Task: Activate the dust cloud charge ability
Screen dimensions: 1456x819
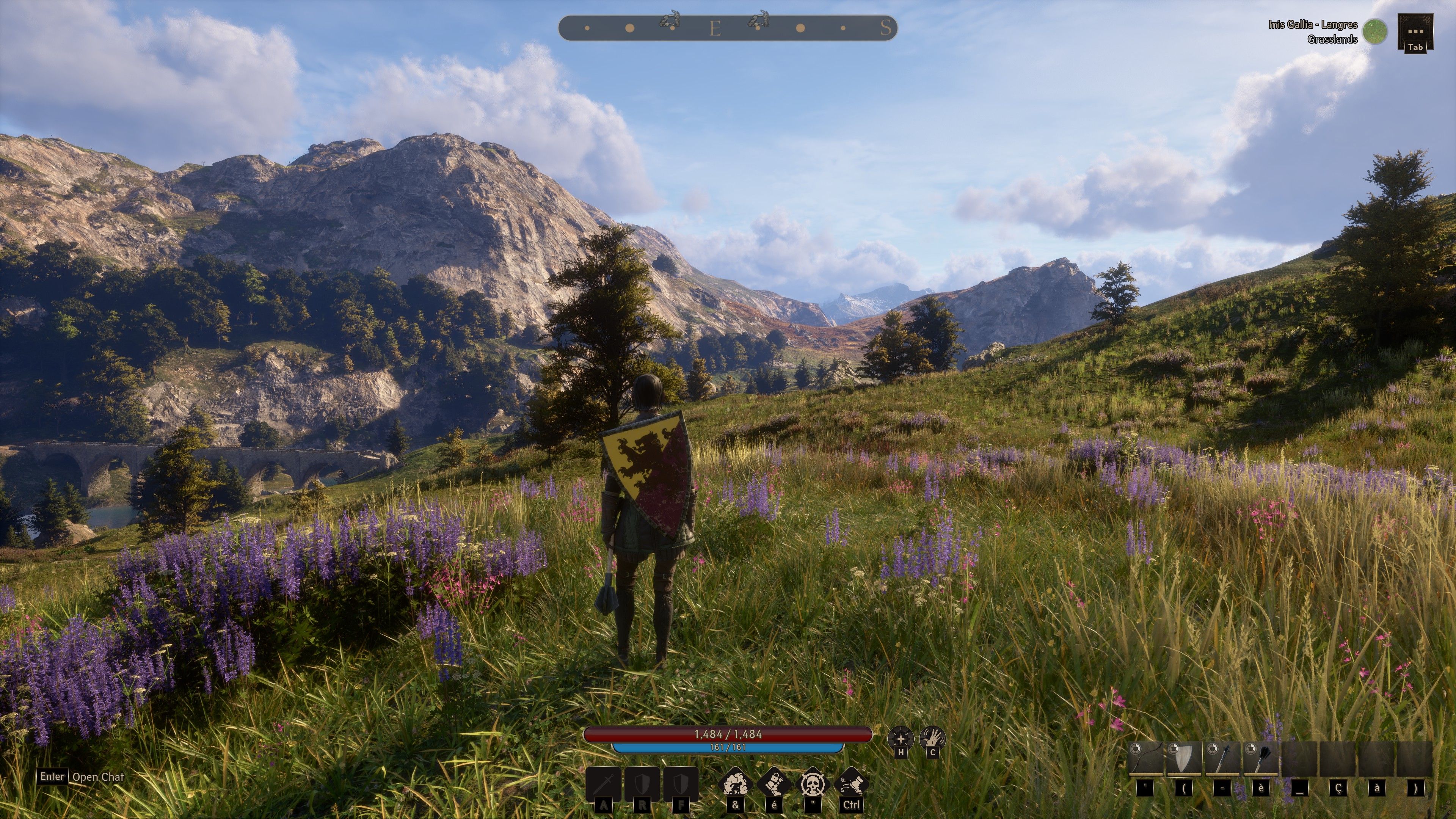Action: pos(735,784)
